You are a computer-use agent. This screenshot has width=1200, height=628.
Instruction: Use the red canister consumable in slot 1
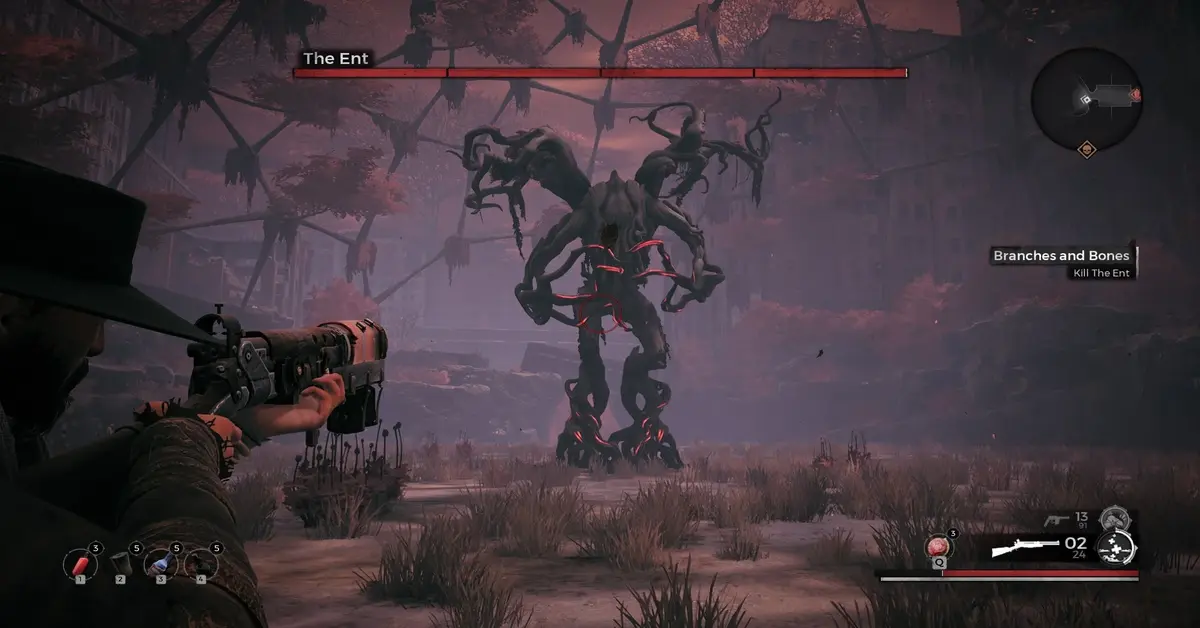[79, 562]
